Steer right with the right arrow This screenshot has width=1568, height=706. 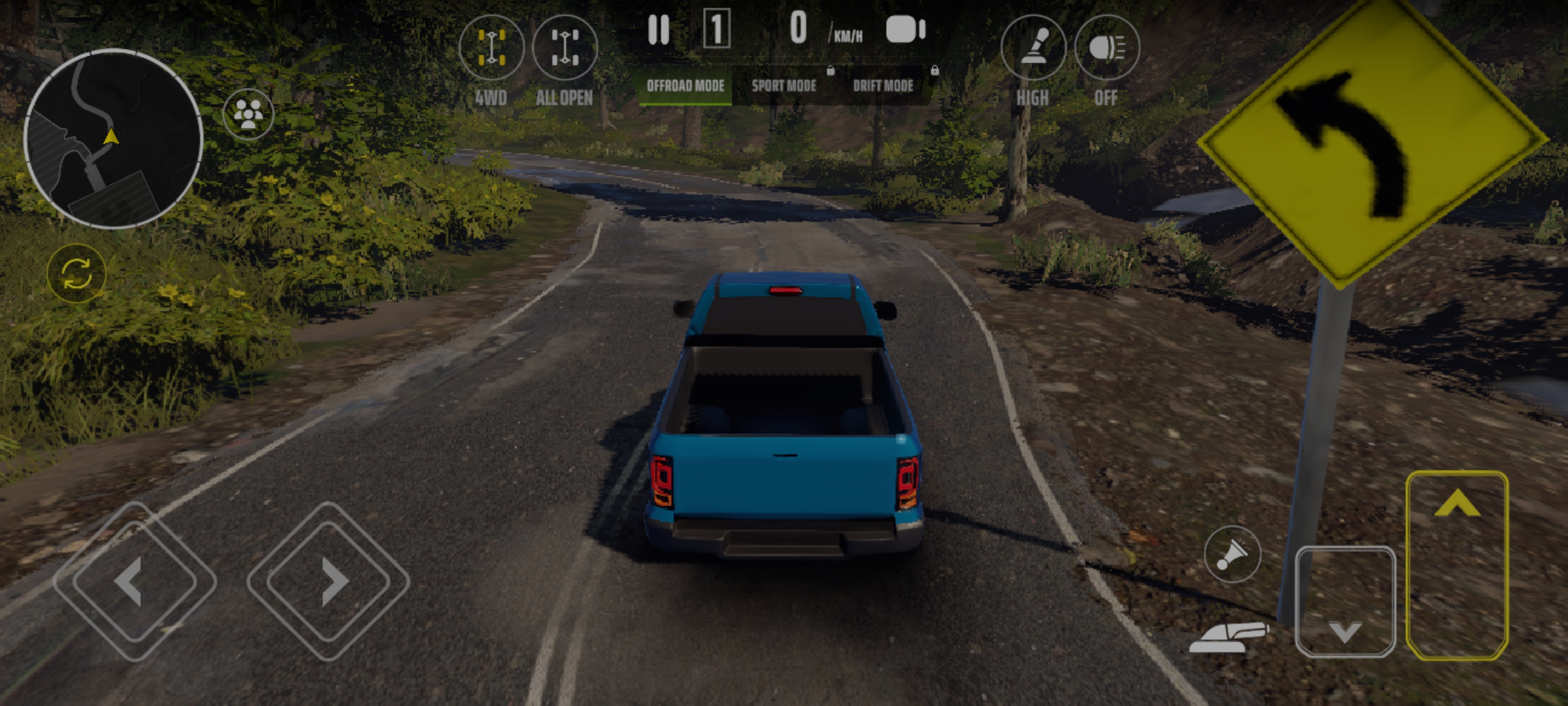pos(329,581)
